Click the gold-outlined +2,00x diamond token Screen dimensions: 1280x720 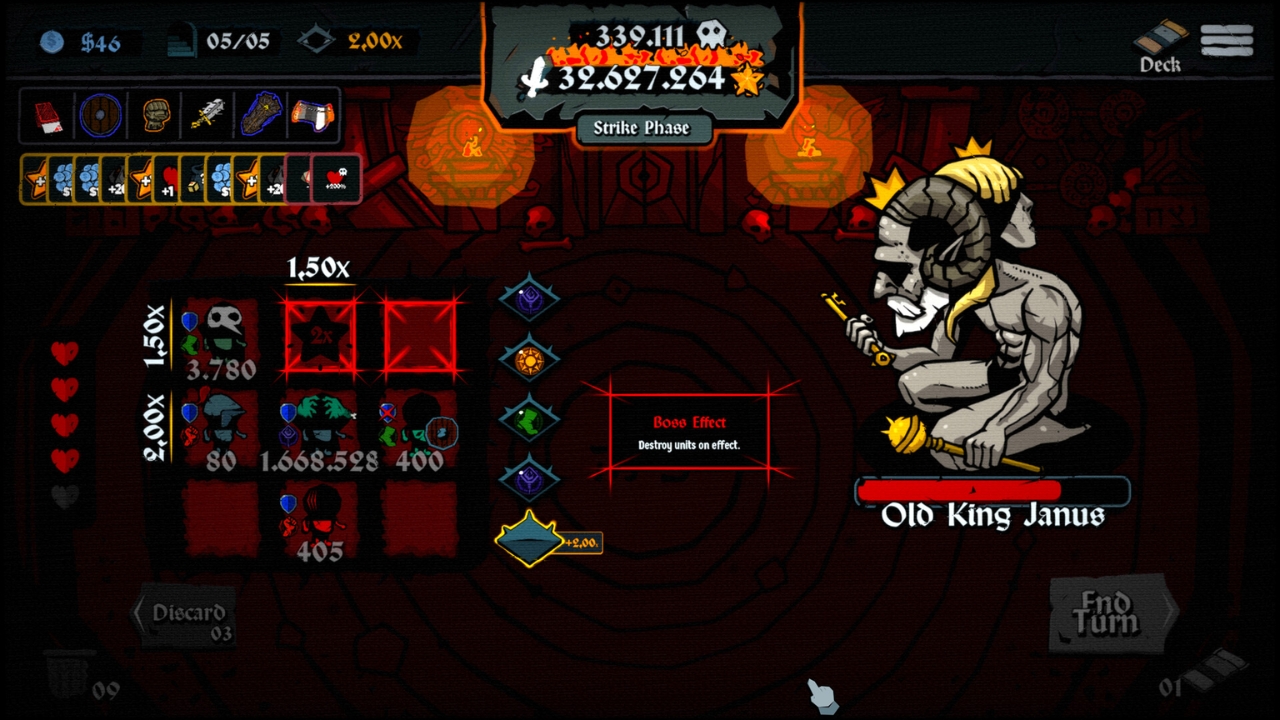pos(531,540)
